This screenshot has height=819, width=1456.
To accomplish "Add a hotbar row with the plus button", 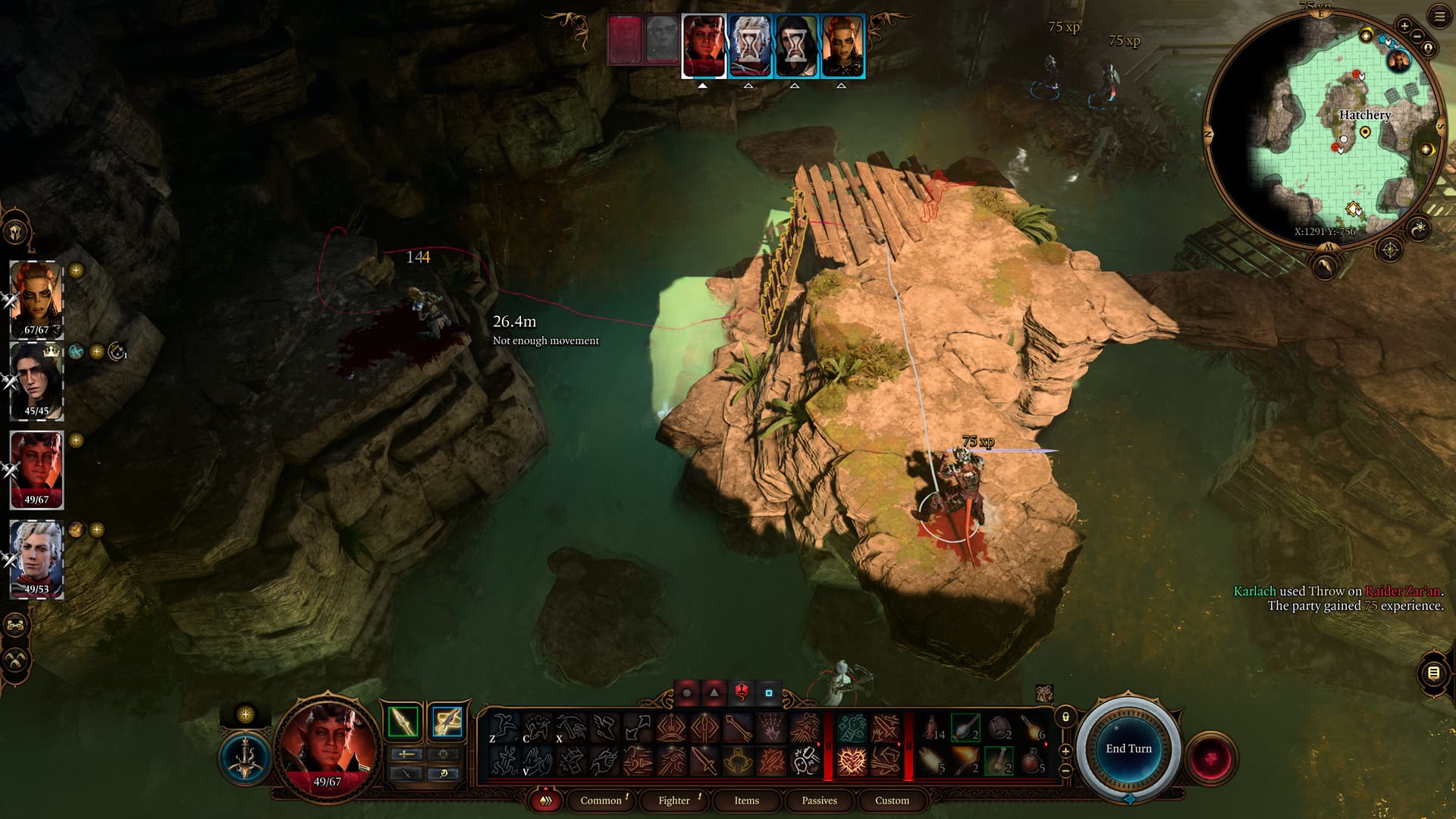I will (1065, 751).
